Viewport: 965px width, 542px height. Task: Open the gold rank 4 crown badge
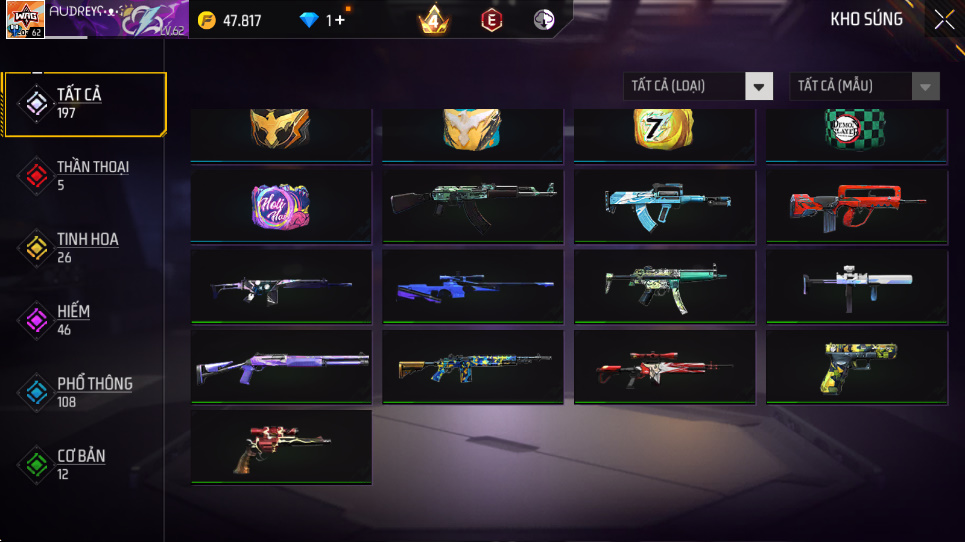[x=433, y=20]
